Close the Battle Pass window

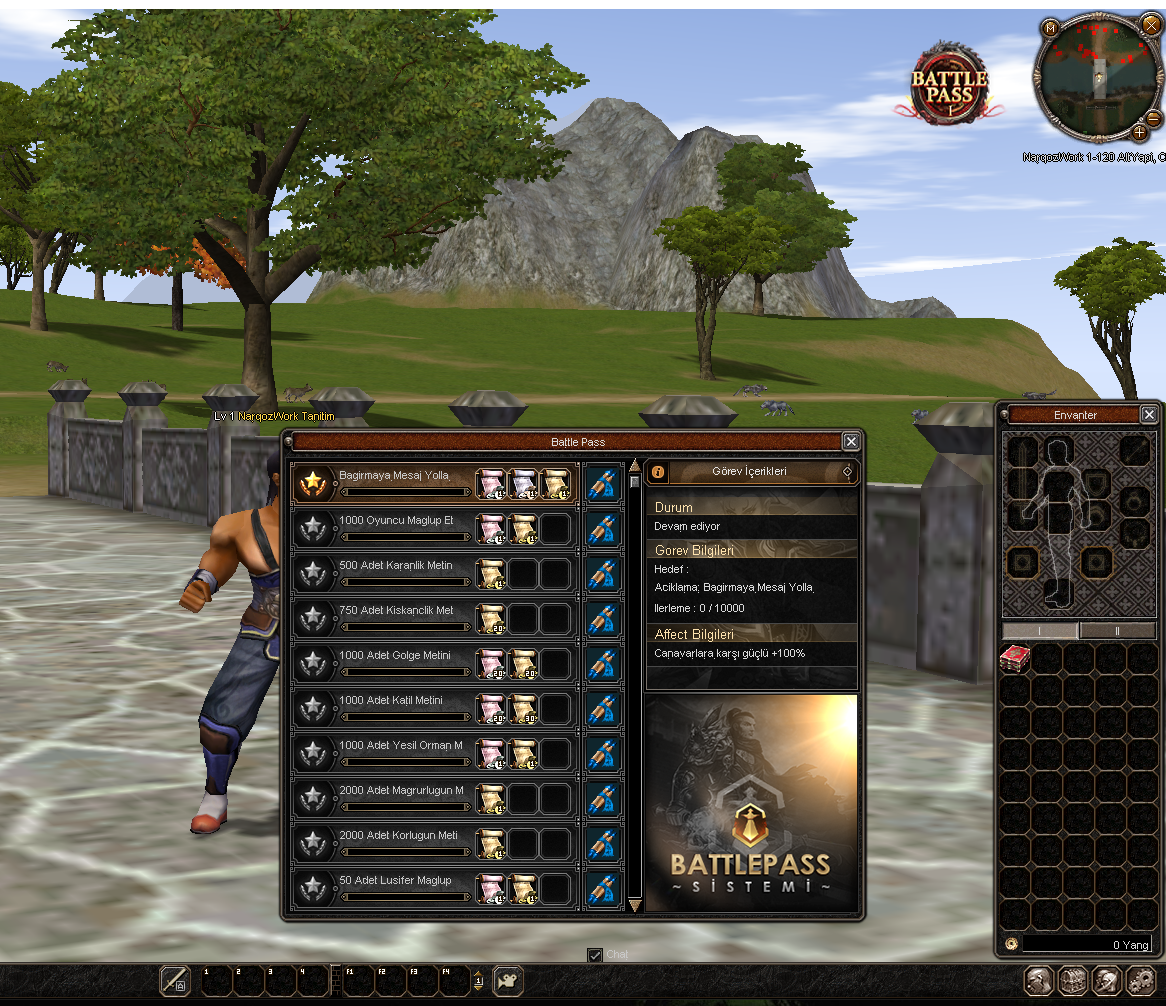(850, 441)
